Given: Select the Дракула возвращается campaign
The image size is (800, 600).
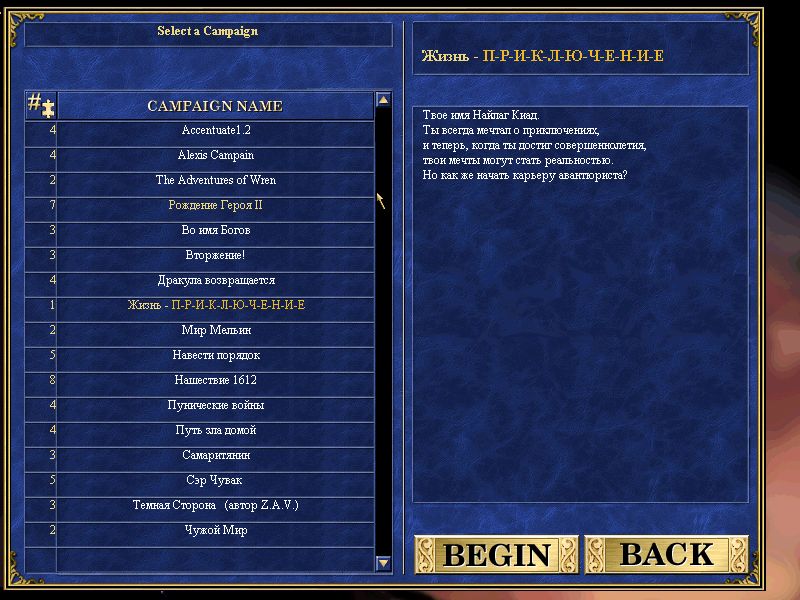Looking at the screenshot, I should click(215, 281).
